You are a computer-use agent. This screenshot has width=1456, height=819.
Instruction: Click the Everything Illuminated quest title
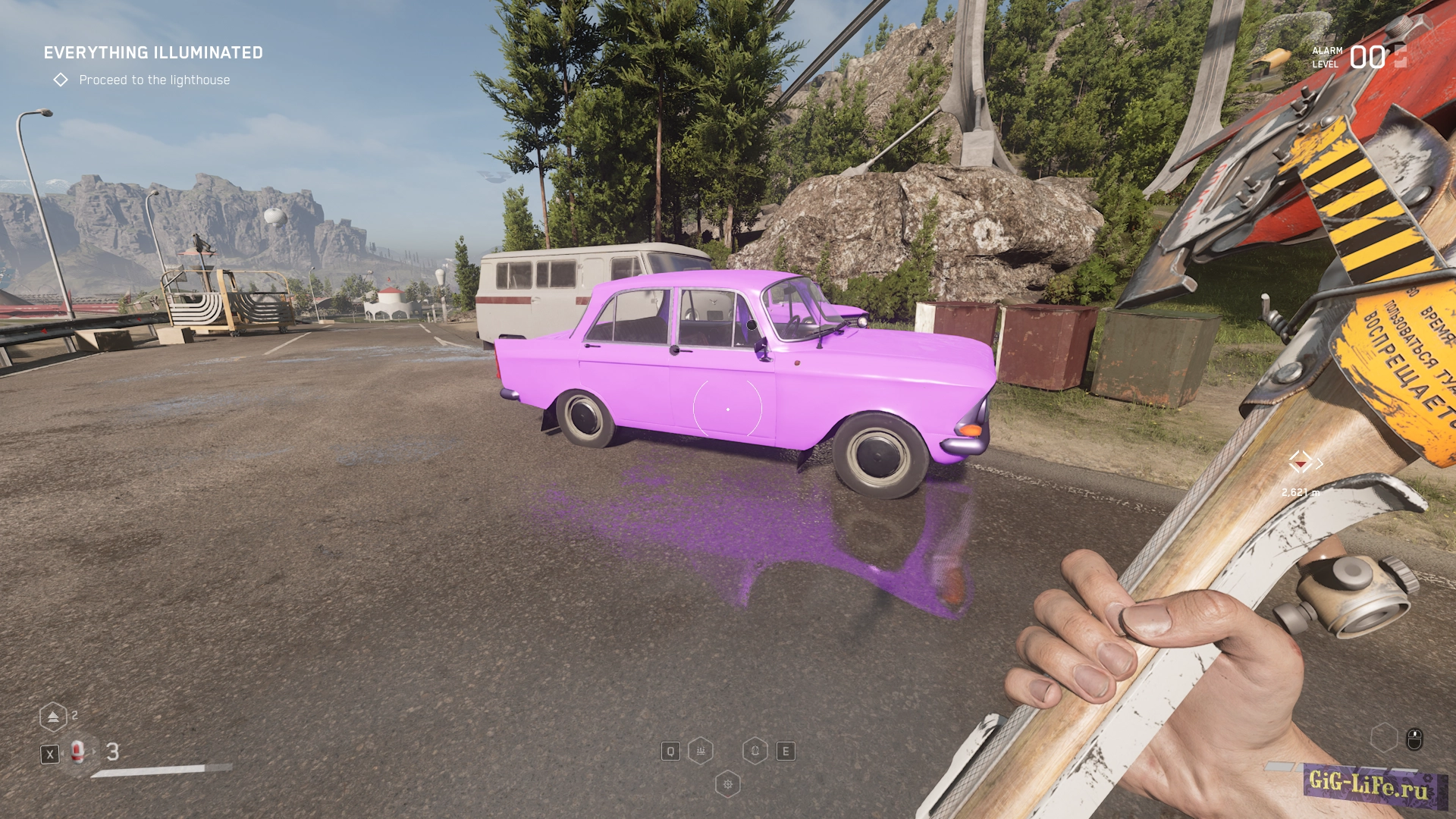(153, 53)
